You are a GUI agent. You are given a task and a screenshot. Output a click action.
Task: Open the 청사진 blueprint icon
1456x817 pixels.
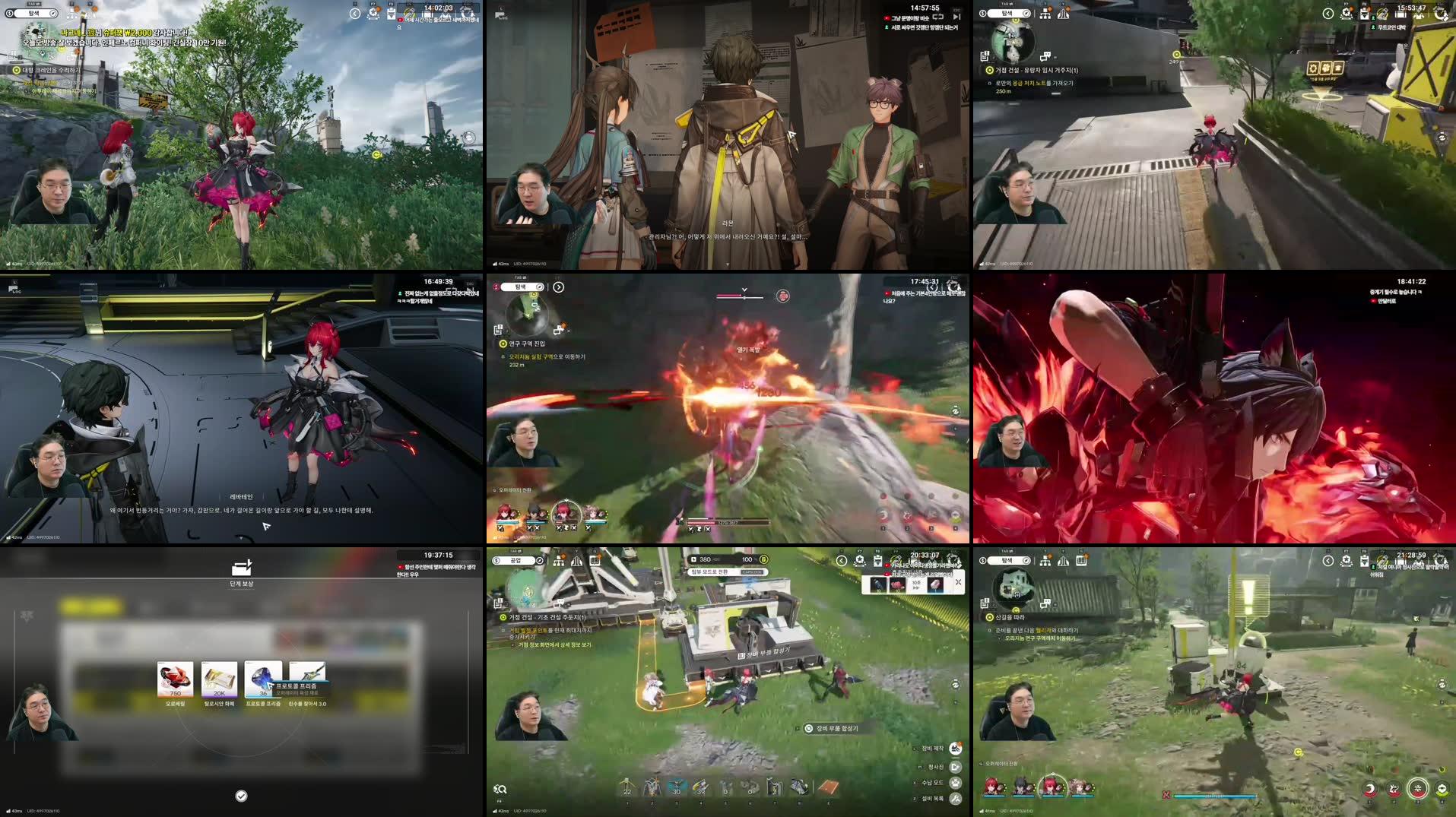(956, 767)
